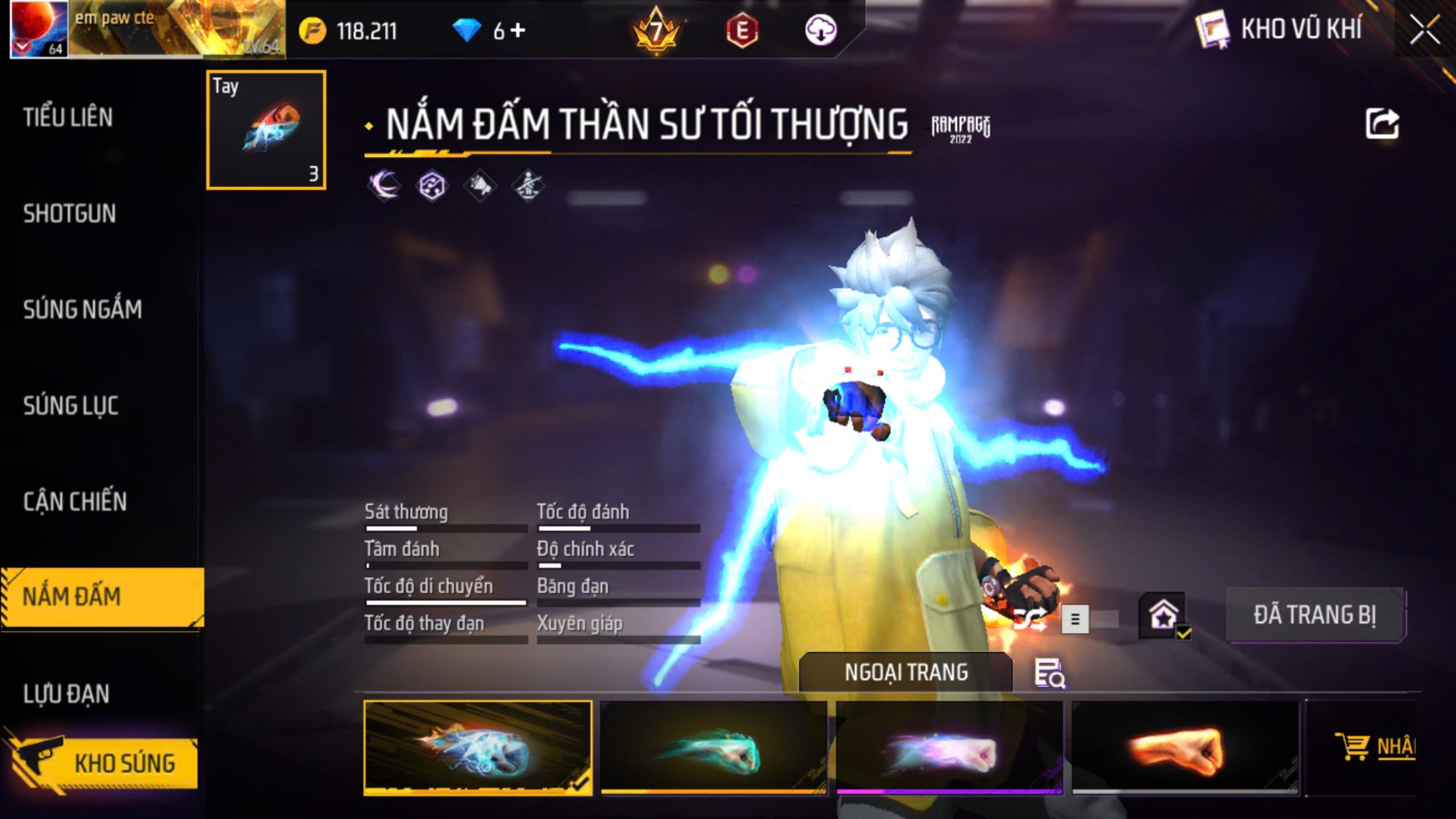Select the lightning fist skin thumbnail

pyautogui.click(x=477, y=748)
